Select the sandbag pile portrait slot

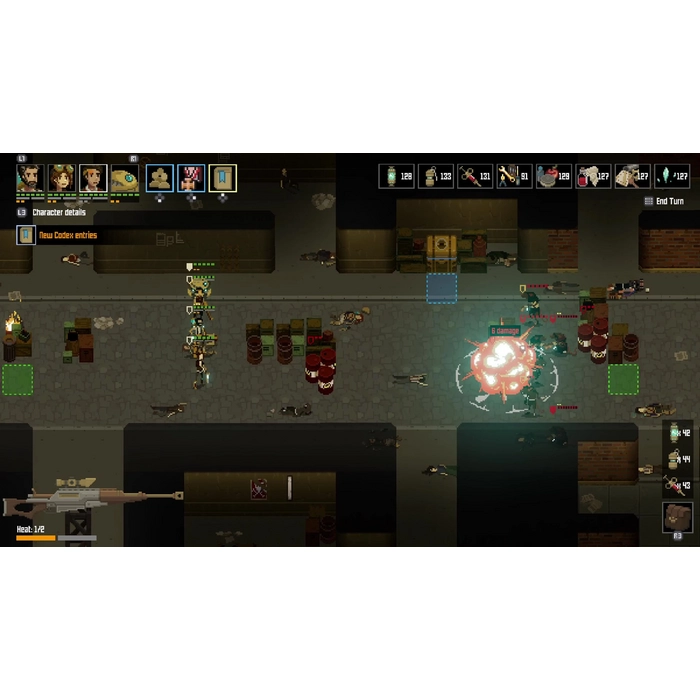click(x=160, y=178)
